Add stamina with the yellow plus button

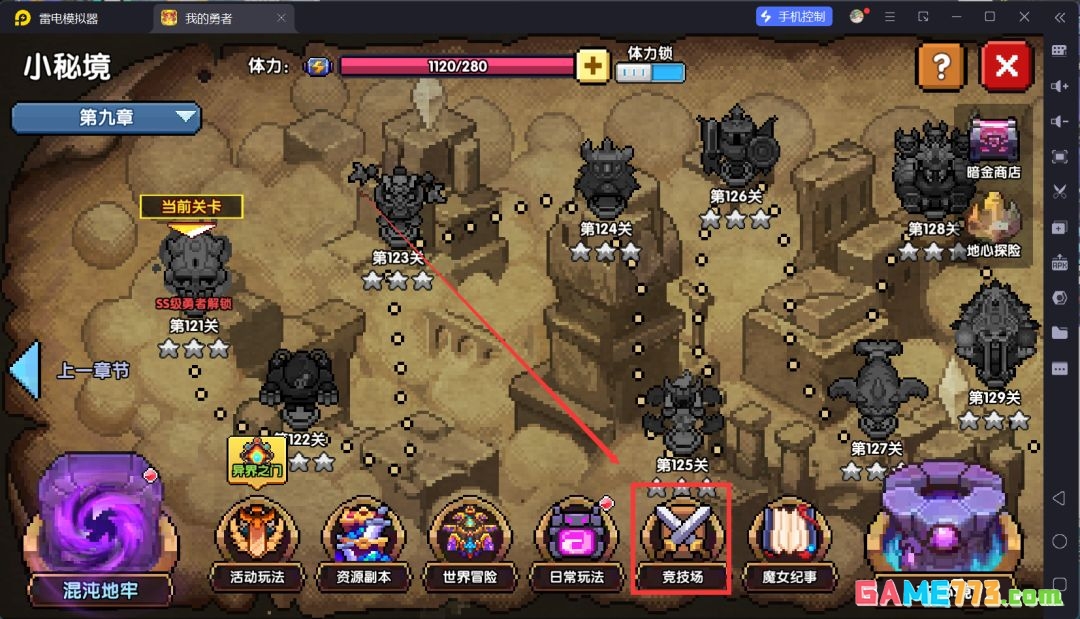click(x=593, y=67)
